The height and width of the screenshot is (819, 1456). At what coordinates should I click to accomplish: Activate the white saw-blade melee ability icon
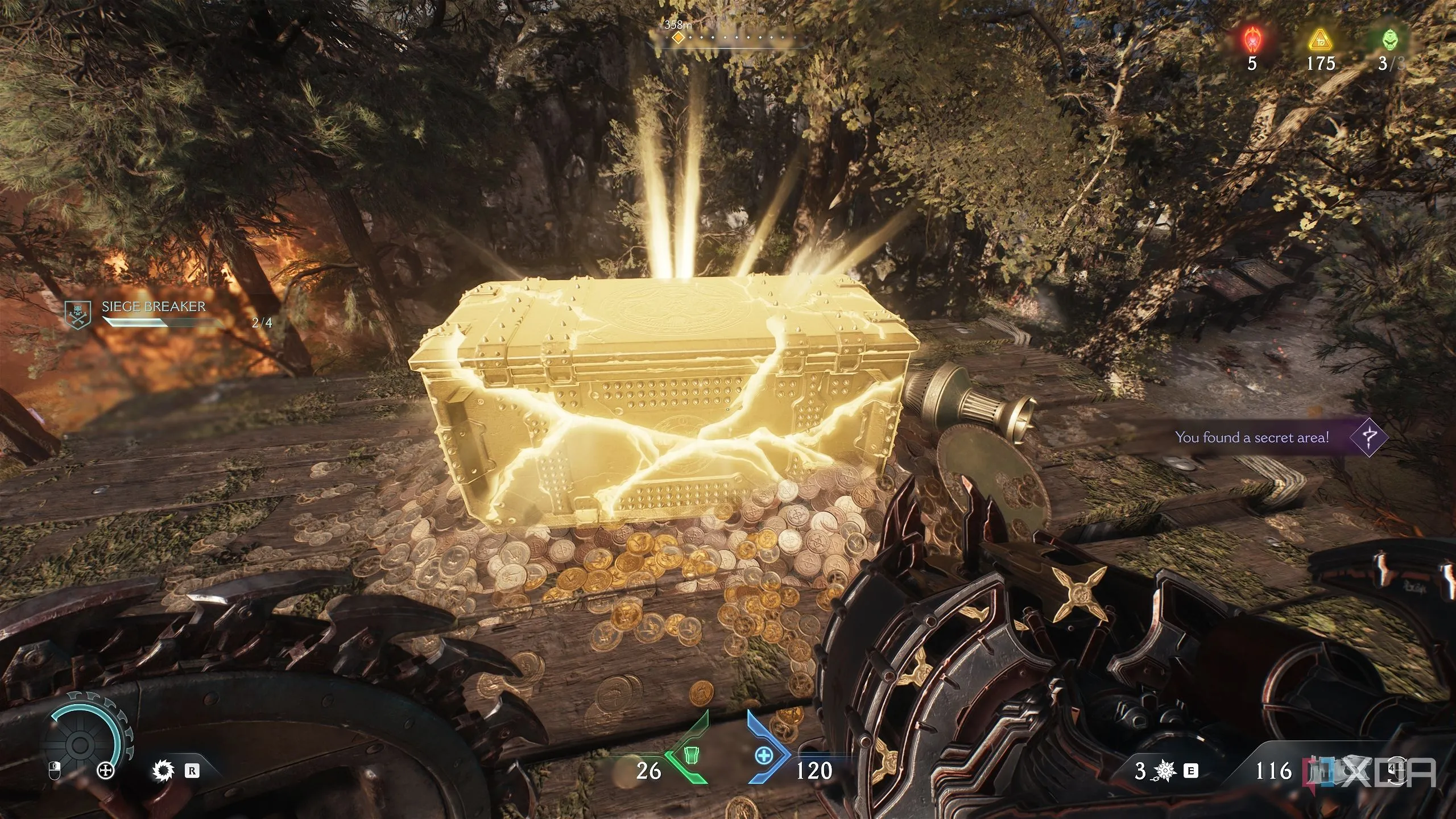(x=163, y=771)
